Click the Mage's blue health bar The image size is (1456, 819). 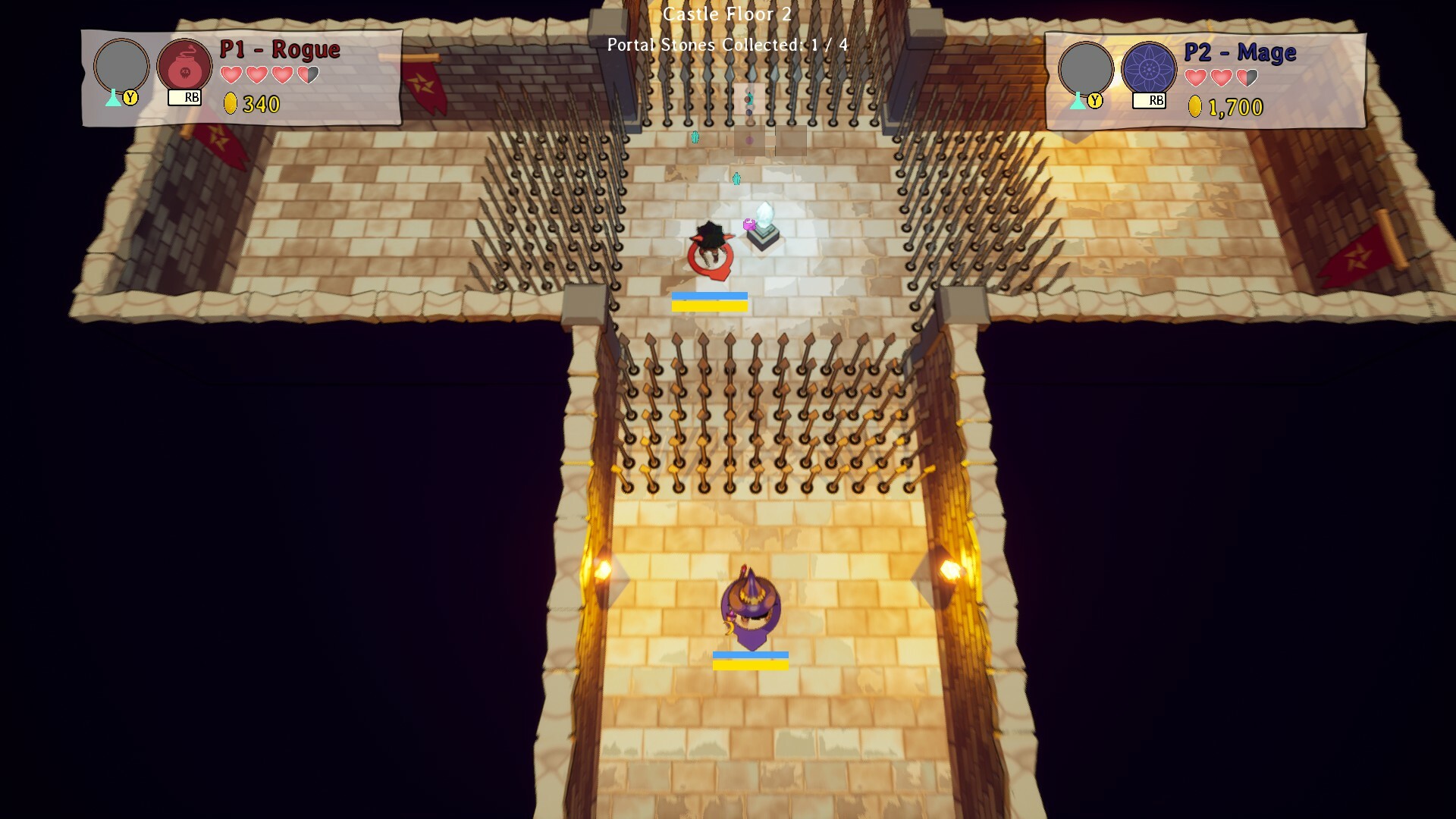[751, 655]
